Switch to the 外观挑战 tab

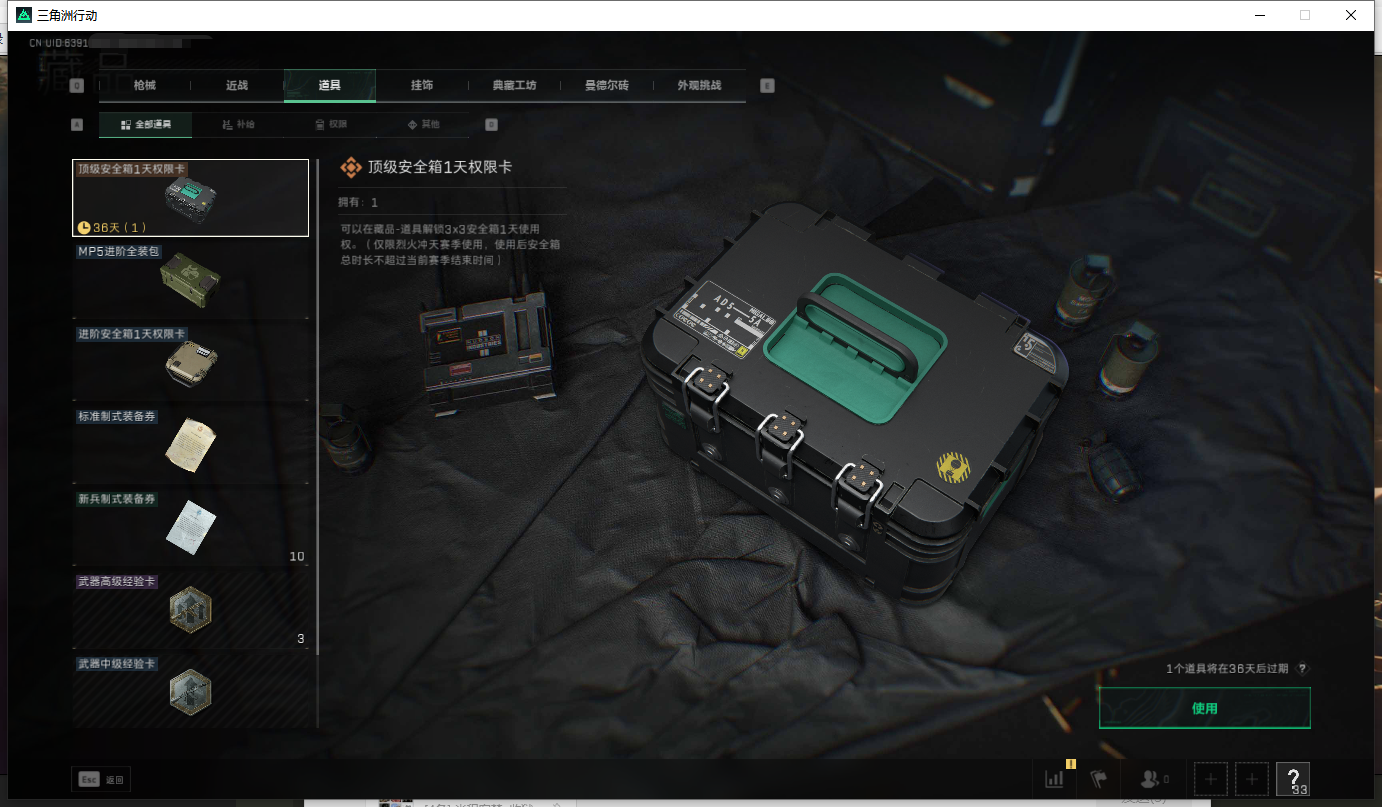698,86
